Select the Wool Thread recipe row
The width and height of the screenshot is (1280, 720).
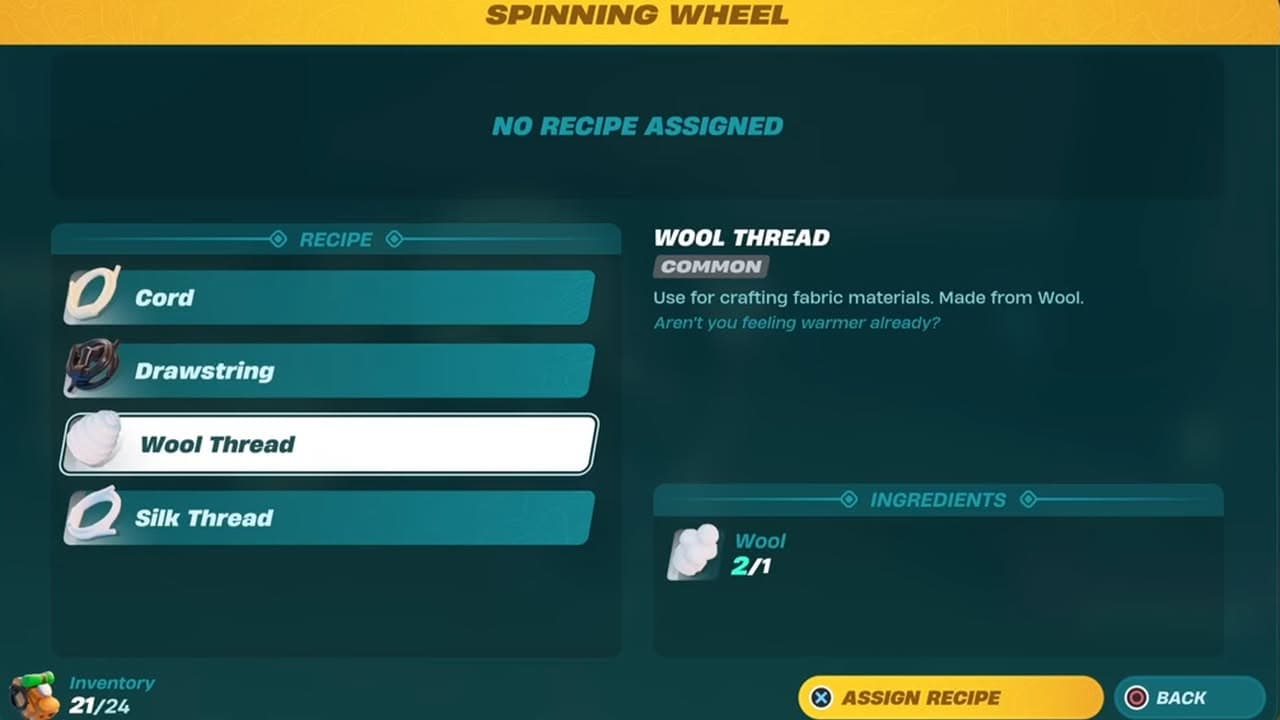pos(330,444)
